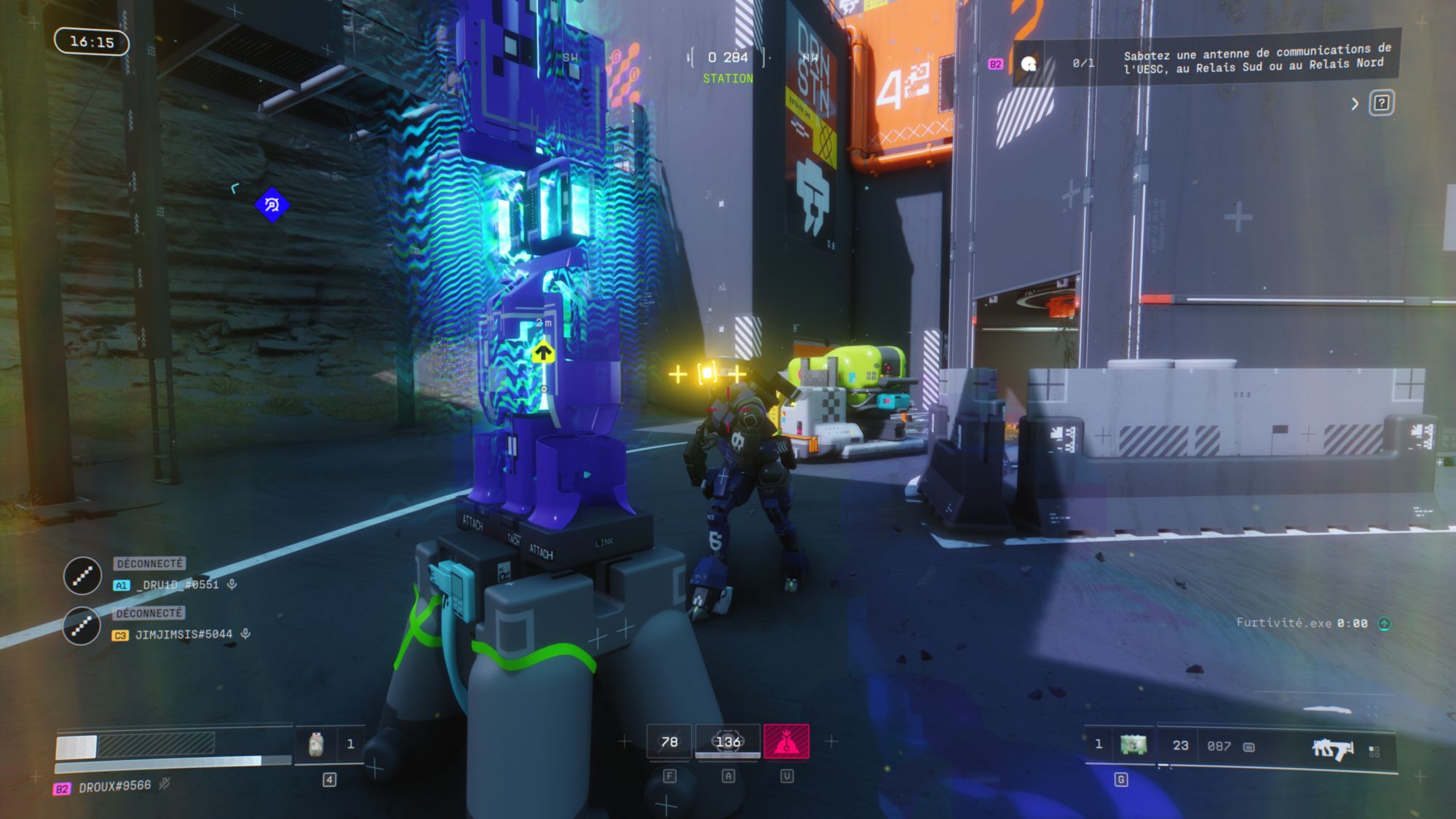The height and width of the screenshot is (819, 1456).
Task: Click the blue diamond waypoint marker
Action: tap(272, 205)
